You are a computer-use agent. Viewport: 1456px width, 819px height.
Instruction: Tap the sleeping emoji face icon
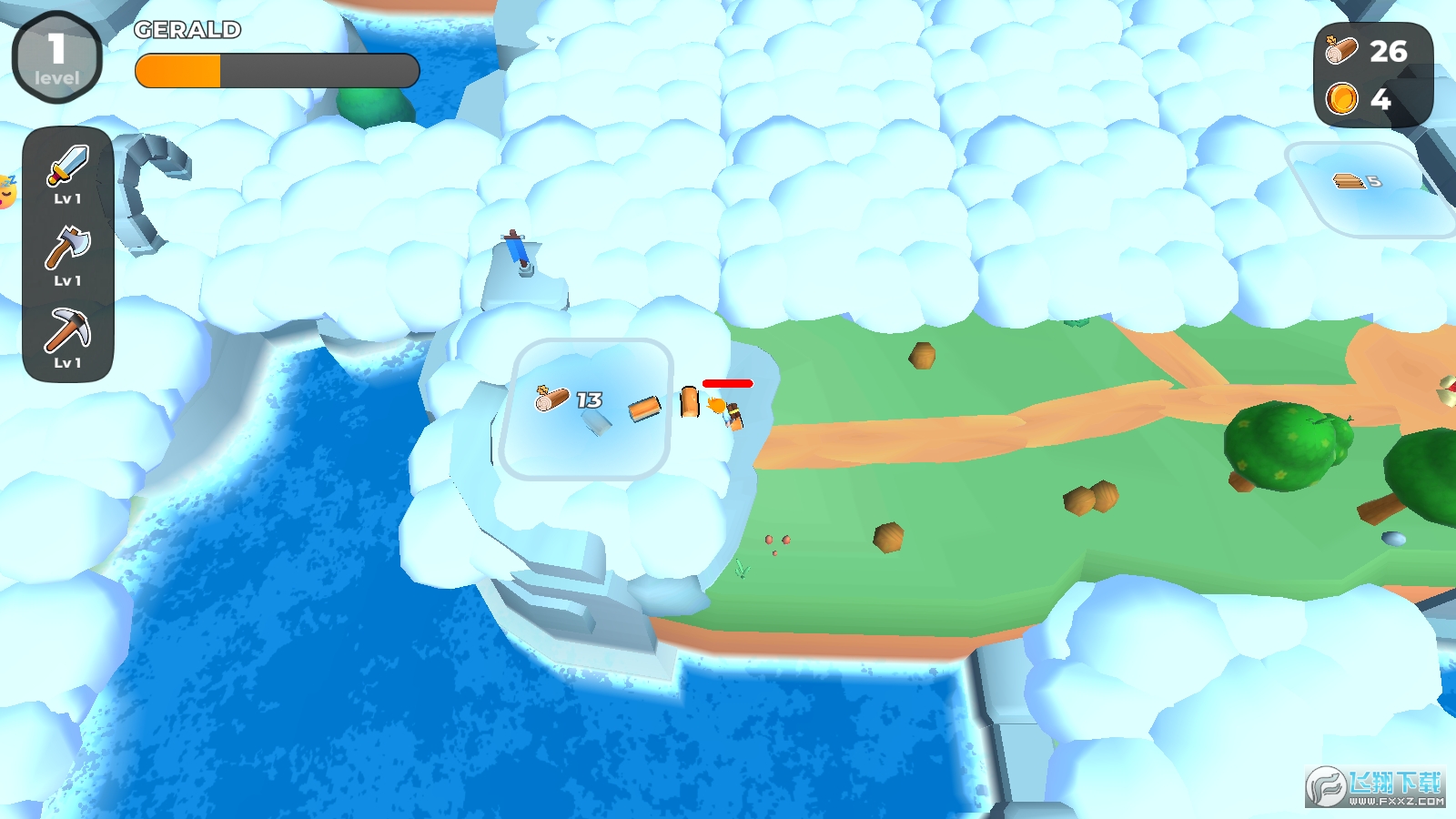click(x=6, y=191)
